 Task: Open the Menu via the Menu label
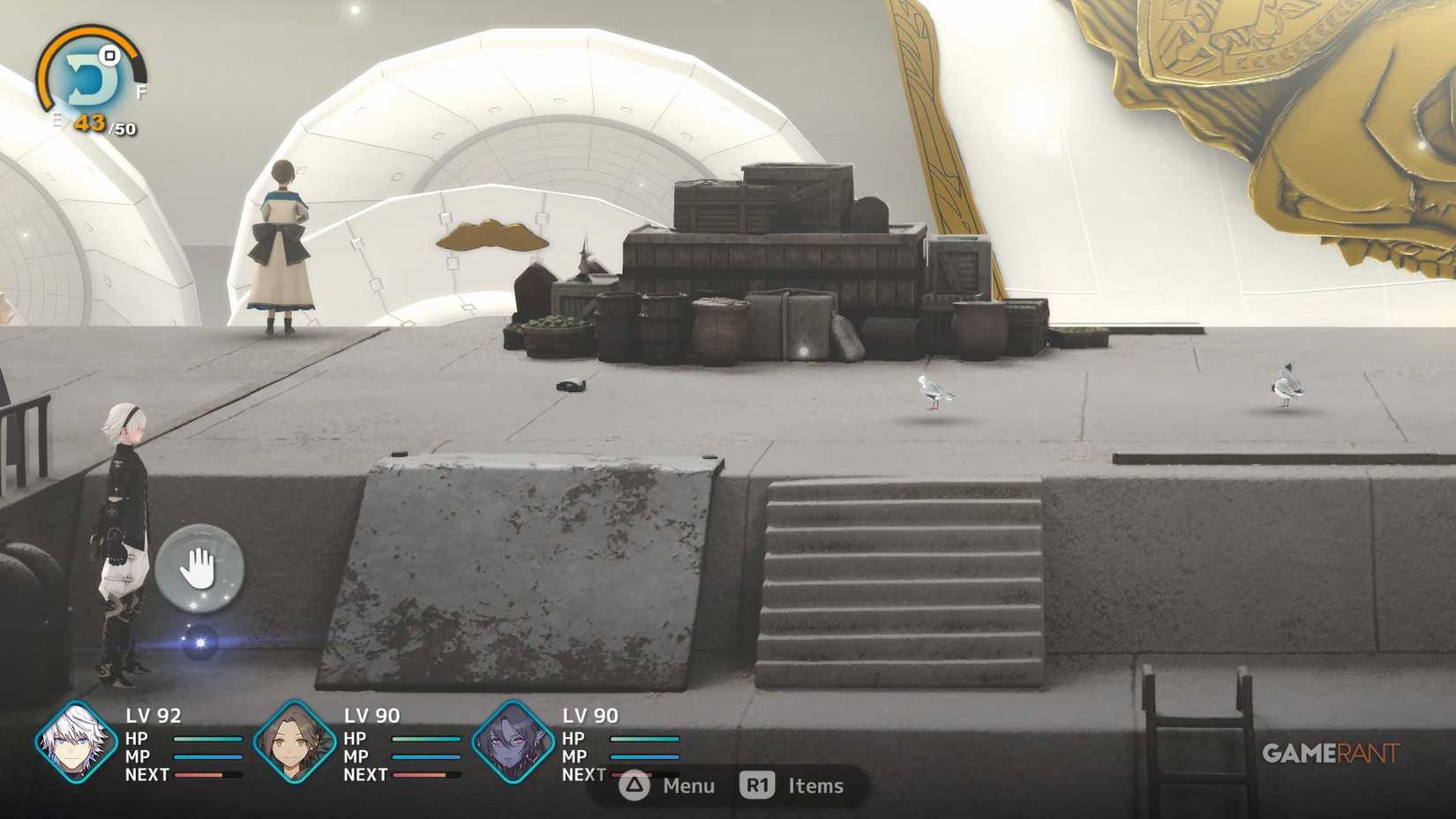click(x=688, y=785)
